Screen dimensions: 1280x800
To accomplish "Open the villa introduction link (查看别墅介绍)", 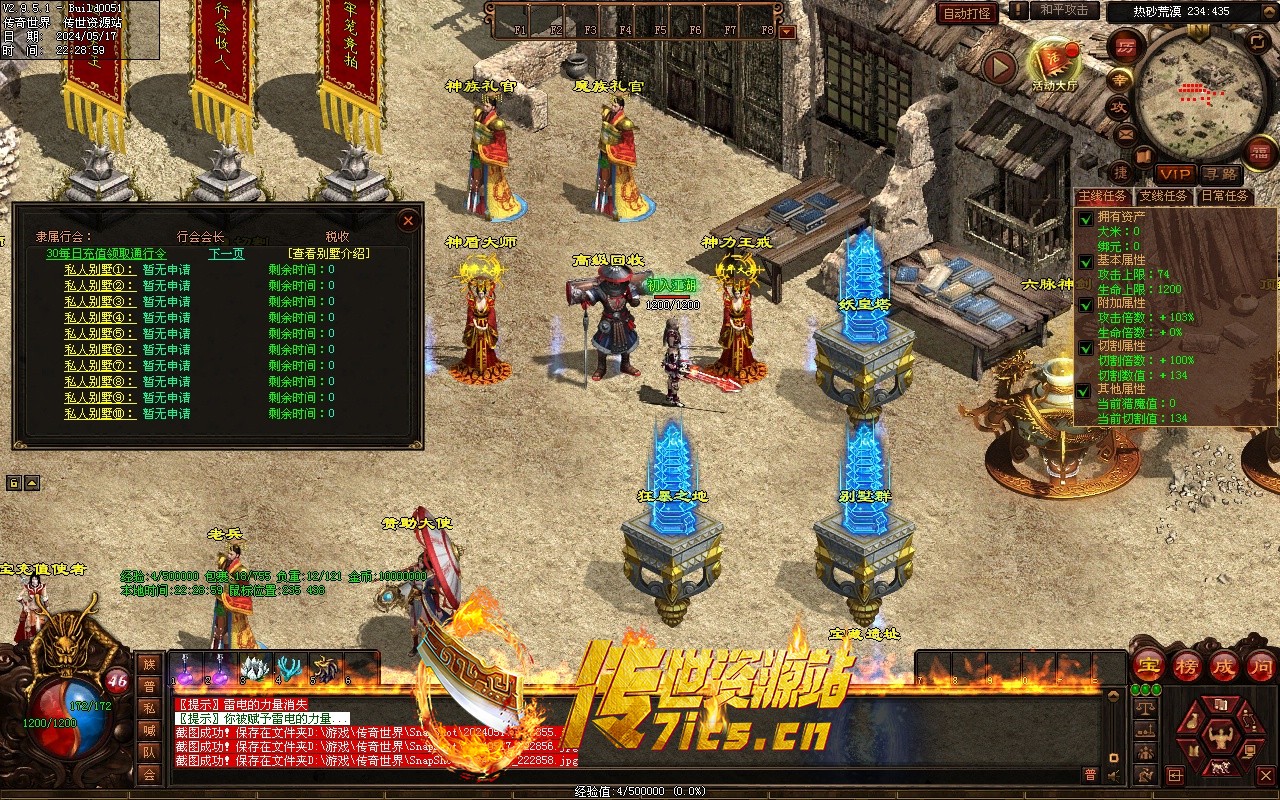I will (x=328, y=254).
